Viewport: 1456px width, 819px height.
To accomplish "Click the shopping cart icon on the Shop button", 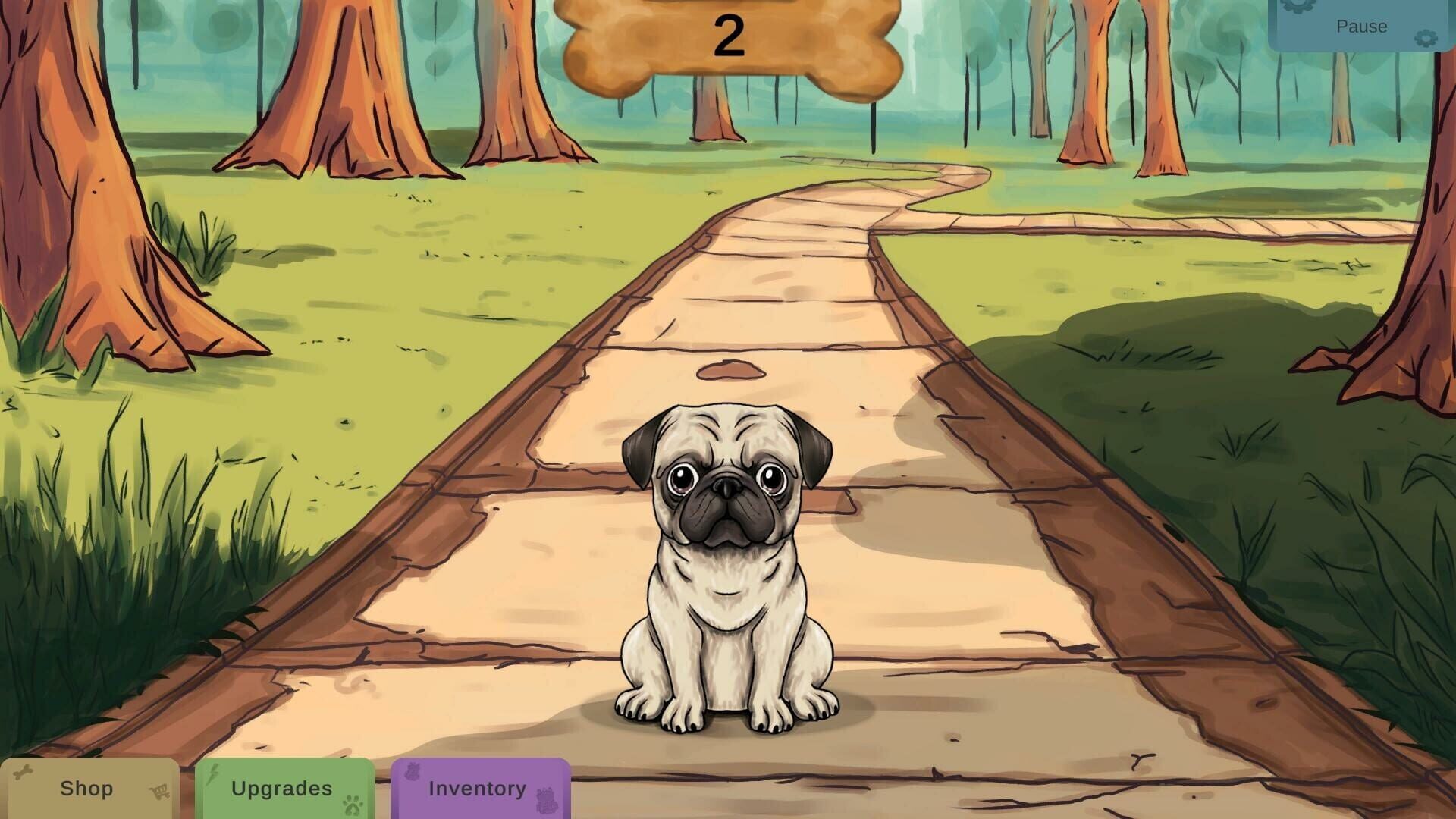I will pyautogui.click(x=159, y=790).
